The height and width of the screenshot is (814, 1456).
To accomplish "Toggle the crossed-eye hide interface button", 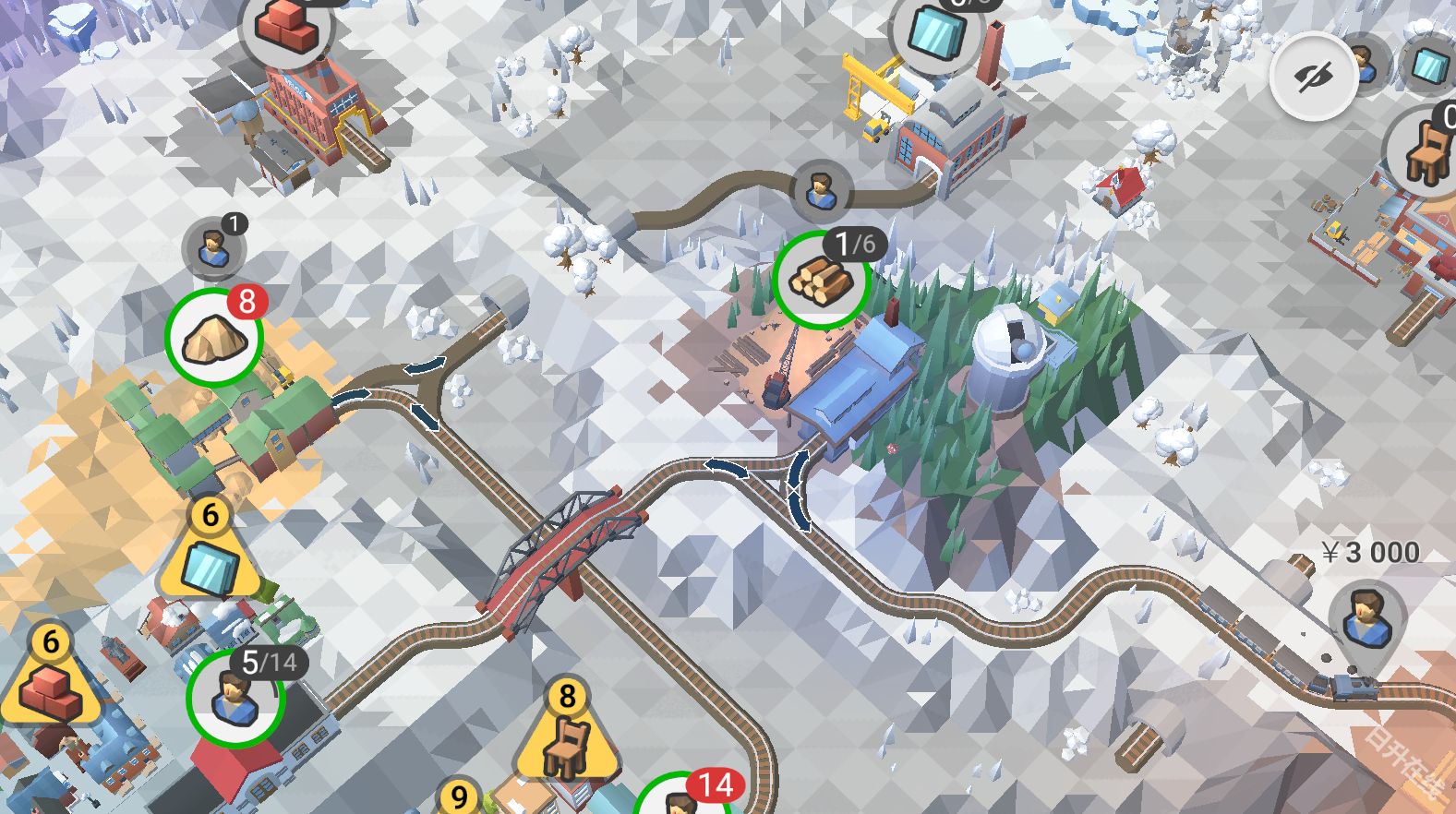I will tap(1313, 78).
